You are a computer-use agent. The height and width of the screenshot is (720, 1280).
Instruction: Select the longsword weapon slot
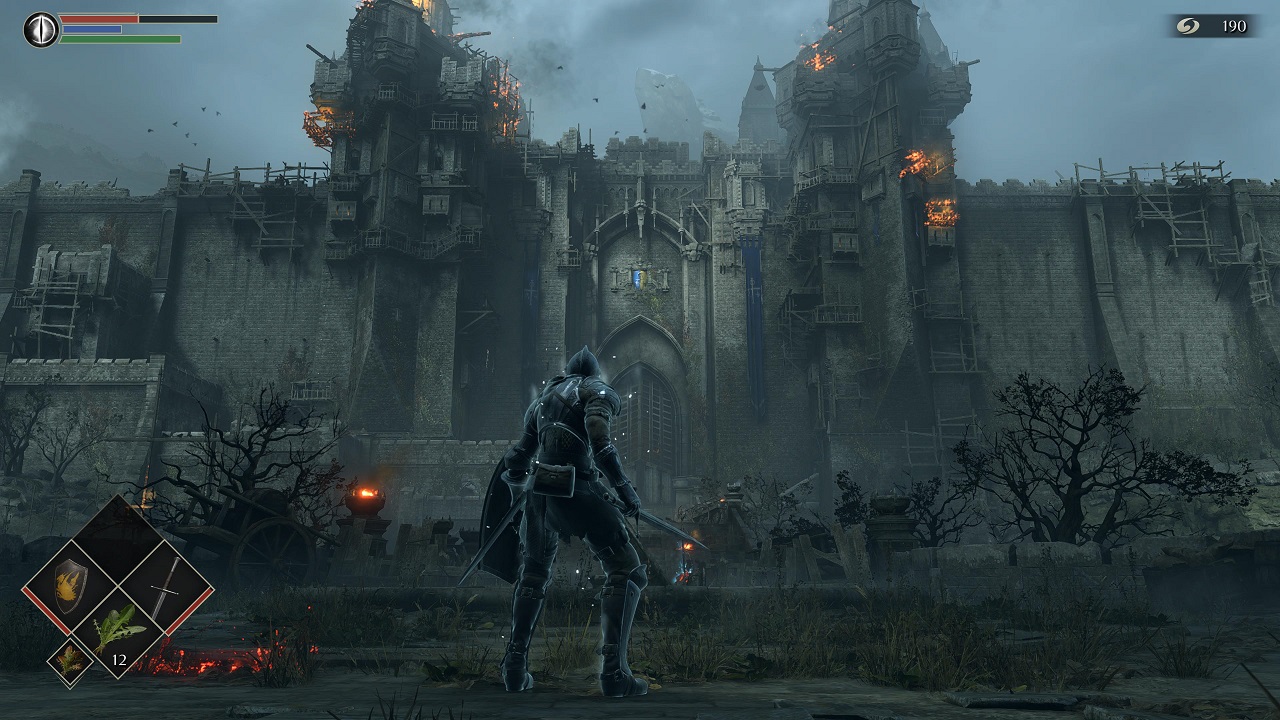(166, 586)
